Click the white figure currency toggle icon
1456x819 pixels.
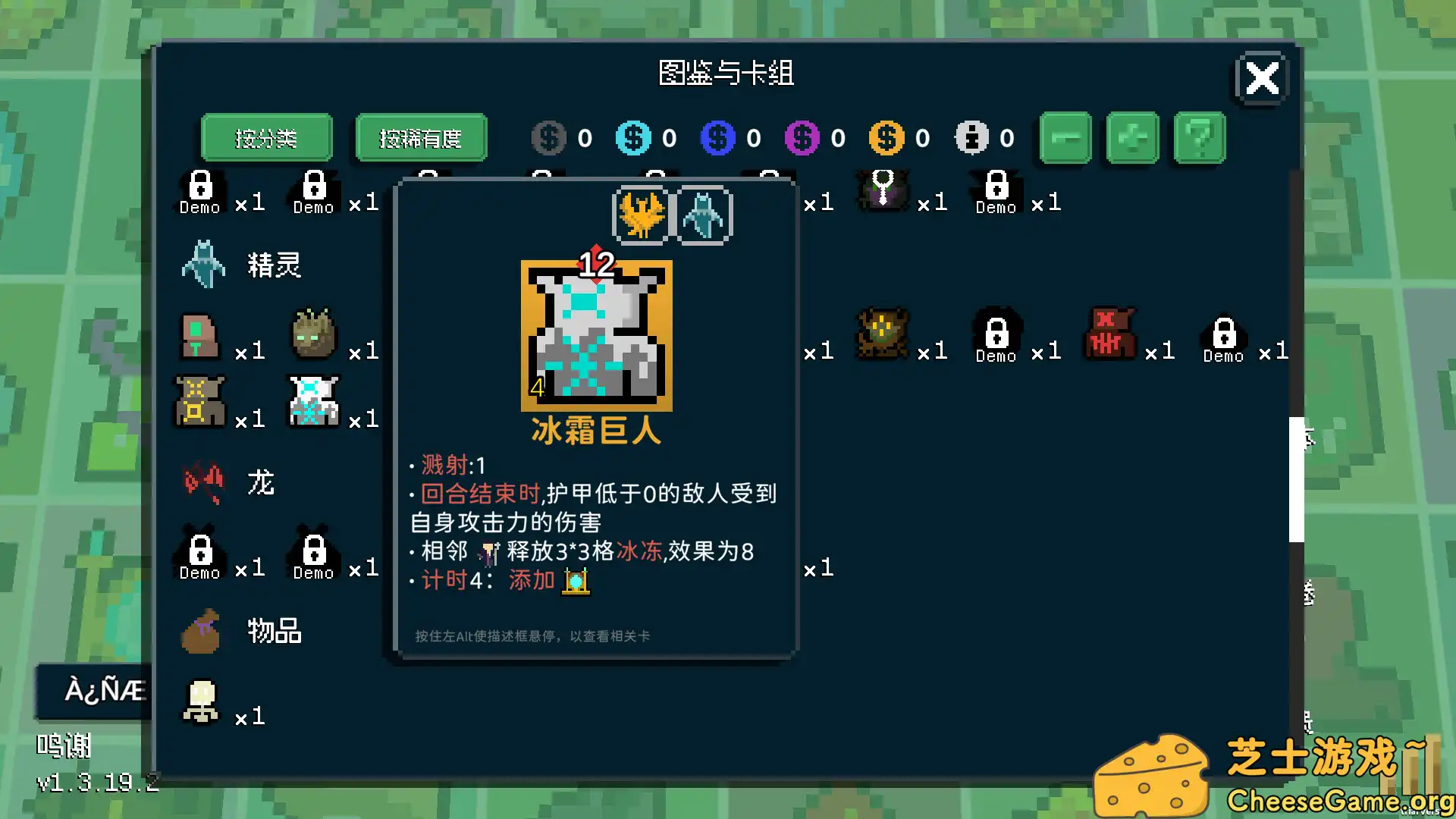tap(973, 137)
